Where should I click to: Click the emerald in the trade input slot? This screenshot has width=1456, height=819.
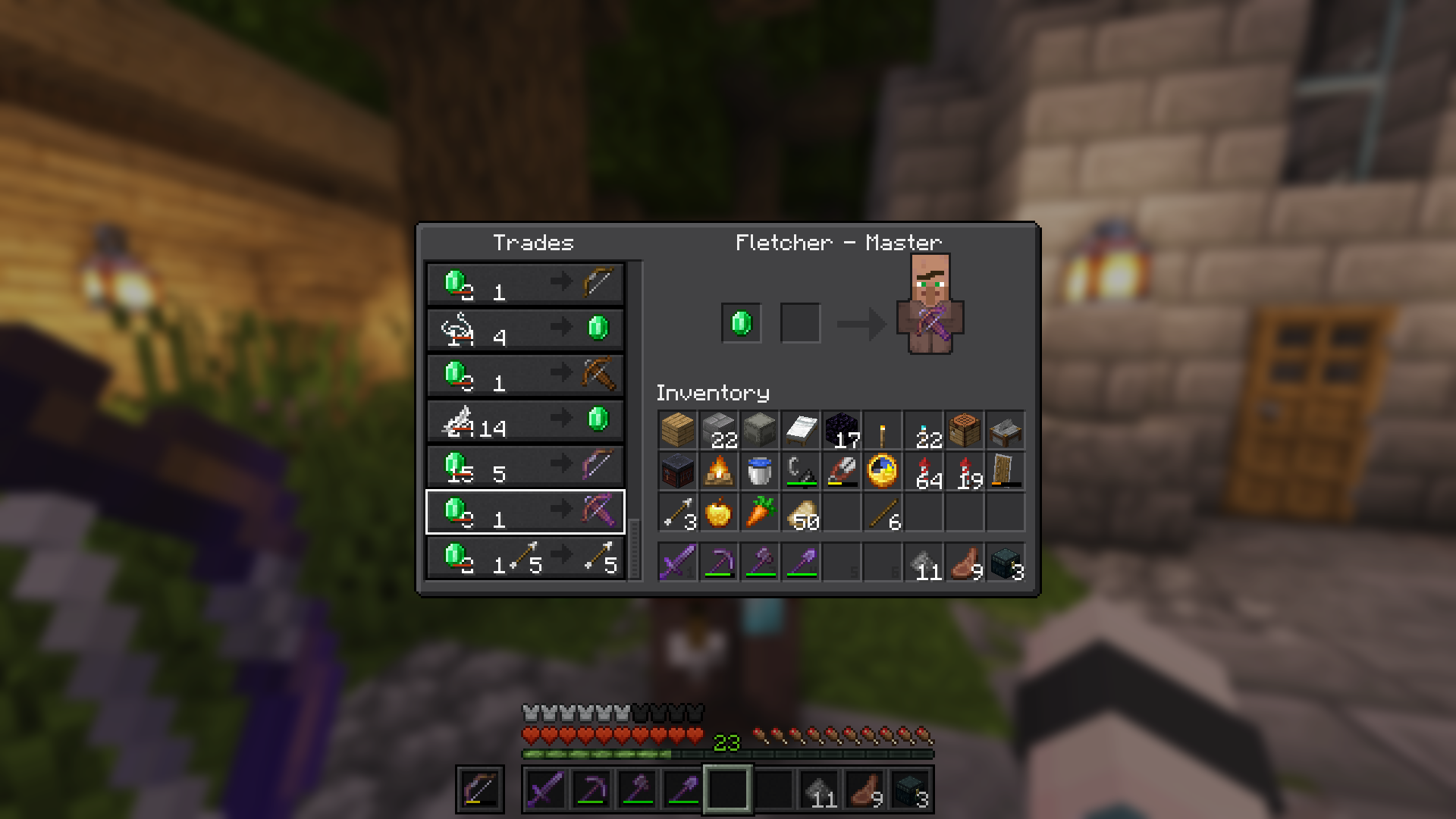tap(741, 322)
